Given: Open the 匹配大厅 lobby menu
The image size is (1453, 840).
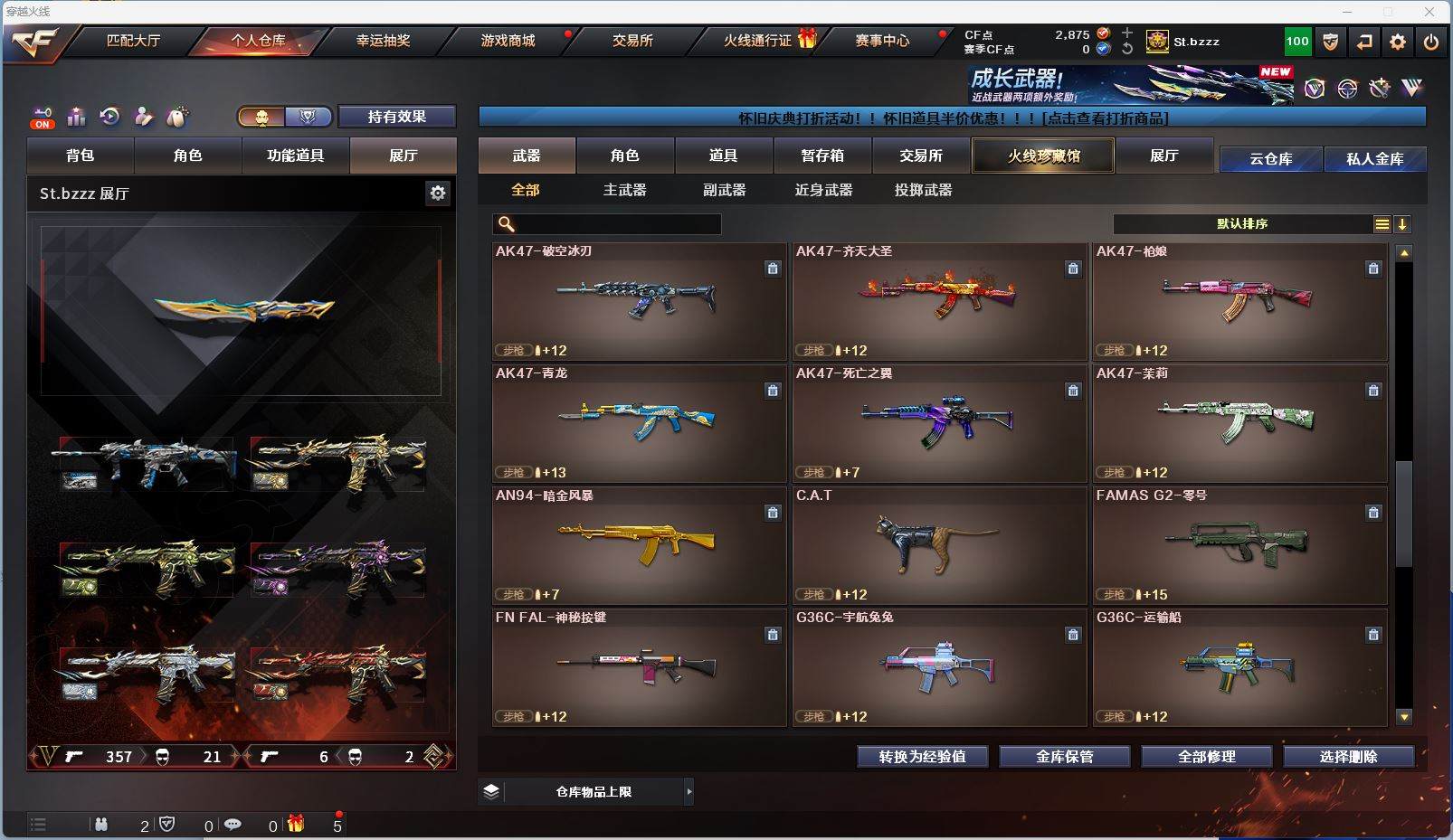Looking at the screenshot, I should [x=133, y=41].
